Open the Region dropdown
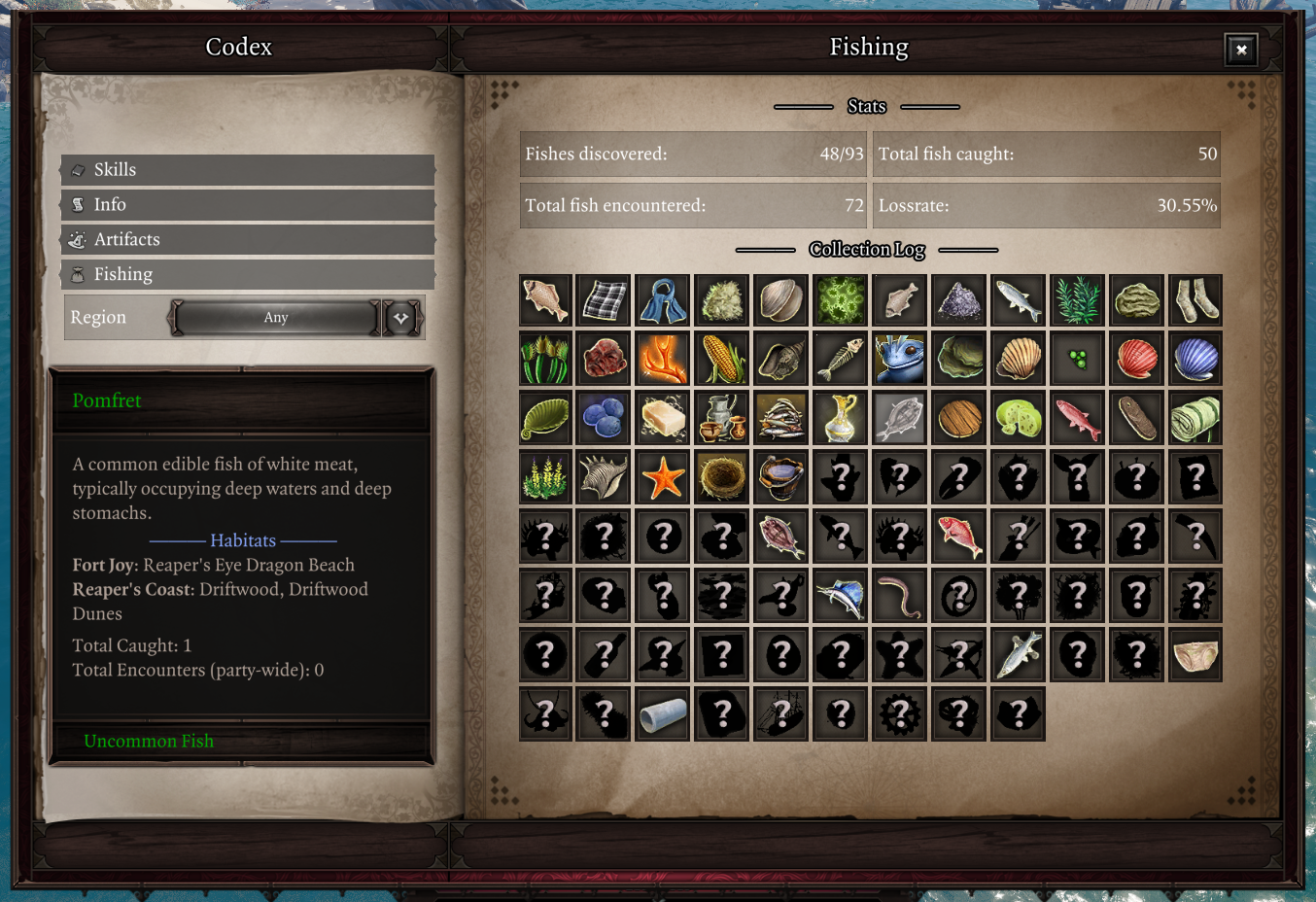 (x=400, y=317)
